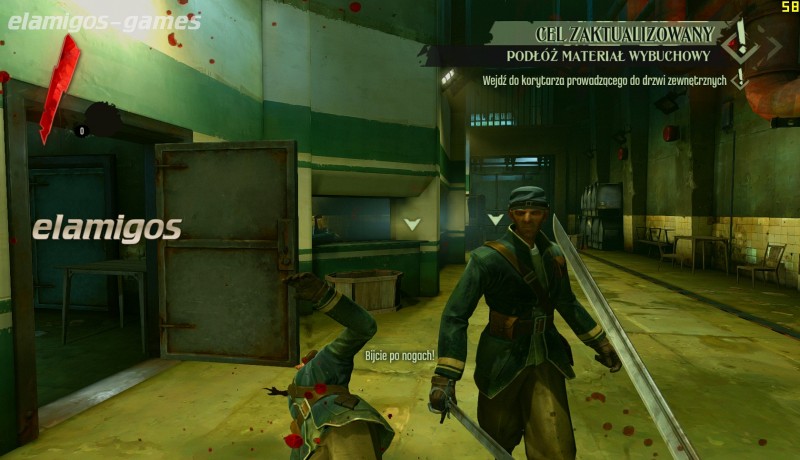Click the large exclamation mark objective icon
Screen dimensions: 800x460
click(x=742, y=38)
